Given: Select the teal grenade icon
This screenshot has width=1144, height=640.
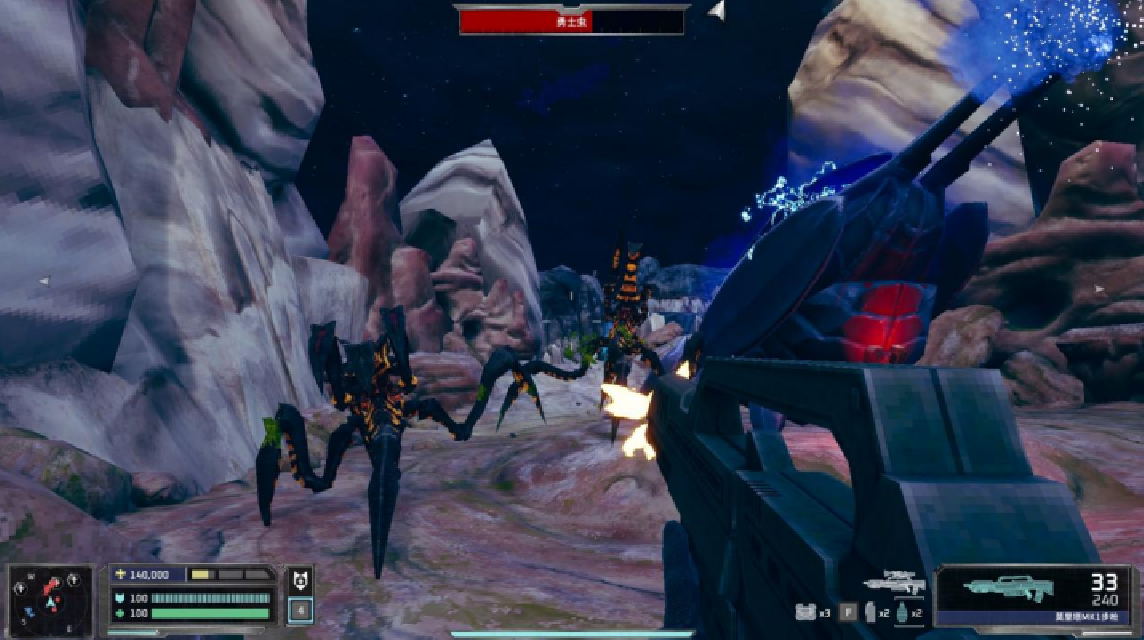Looking at the screenshot, I should tap(902, 612).
